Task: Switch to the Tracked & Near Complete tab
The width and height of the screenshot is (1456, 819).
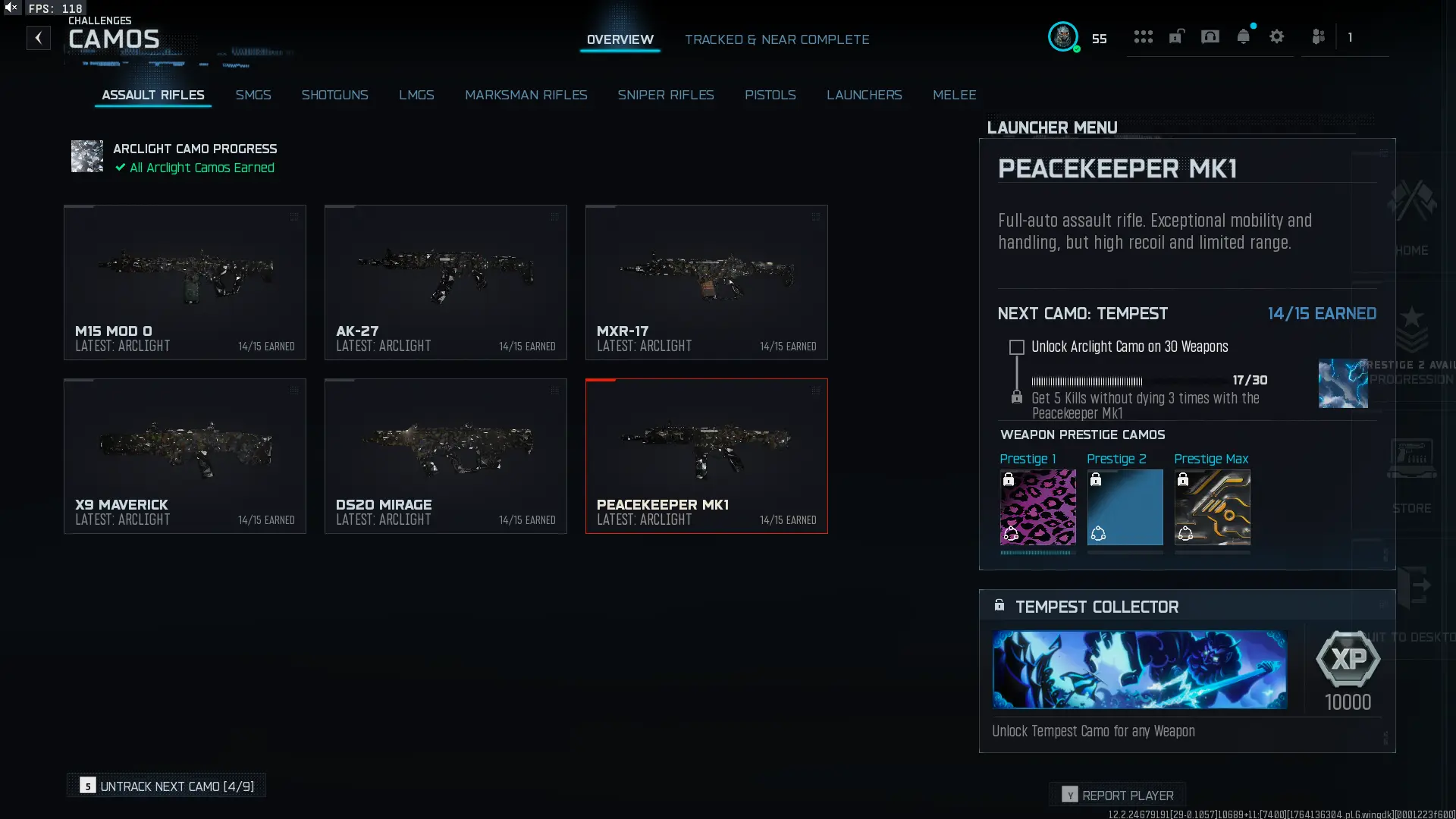Action: point(777,39)
